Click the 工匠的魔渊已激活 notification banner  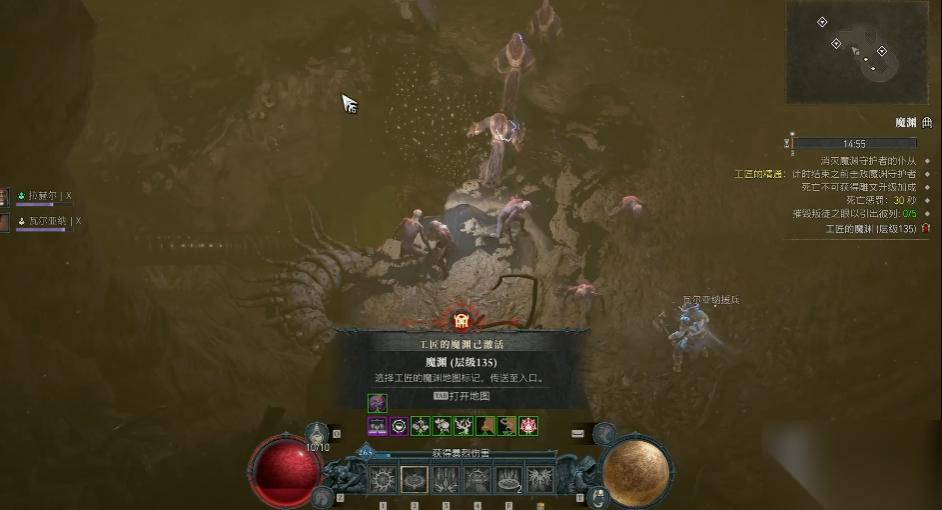tap(462, 343)
